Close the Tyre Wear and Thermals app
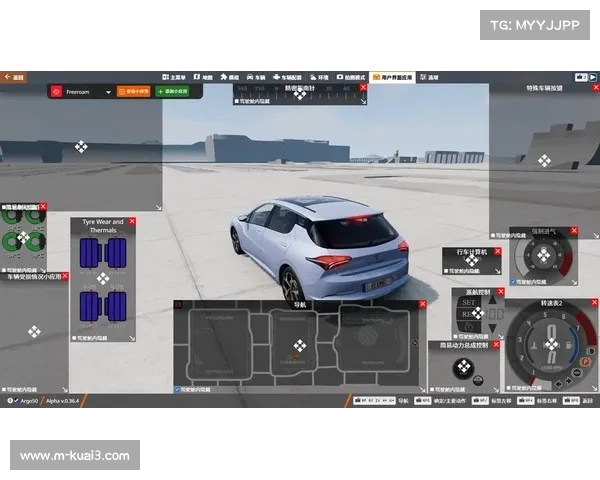600x480 pixels. (x=131, y=221)
